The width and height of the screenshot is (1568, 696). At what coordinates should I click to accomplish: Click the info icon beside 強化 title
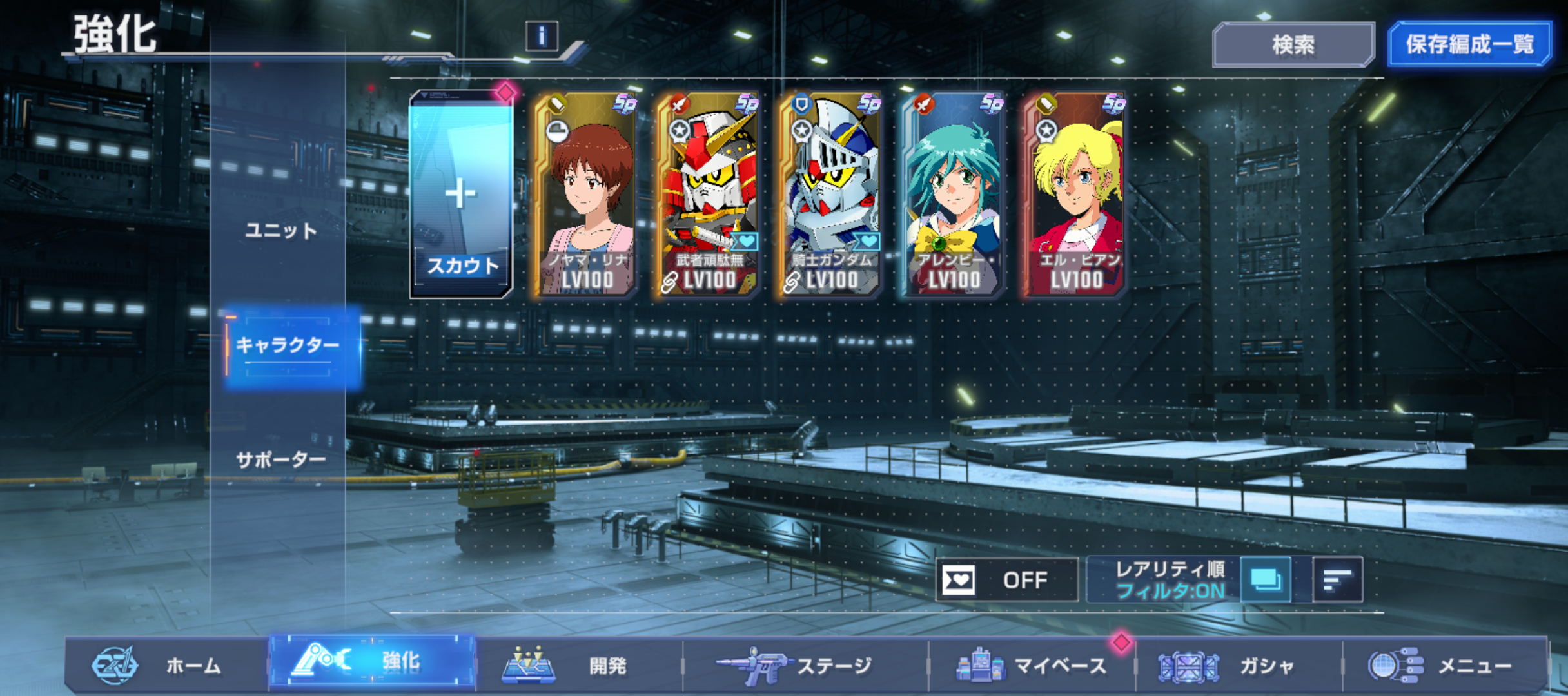(x=542, y=36)
